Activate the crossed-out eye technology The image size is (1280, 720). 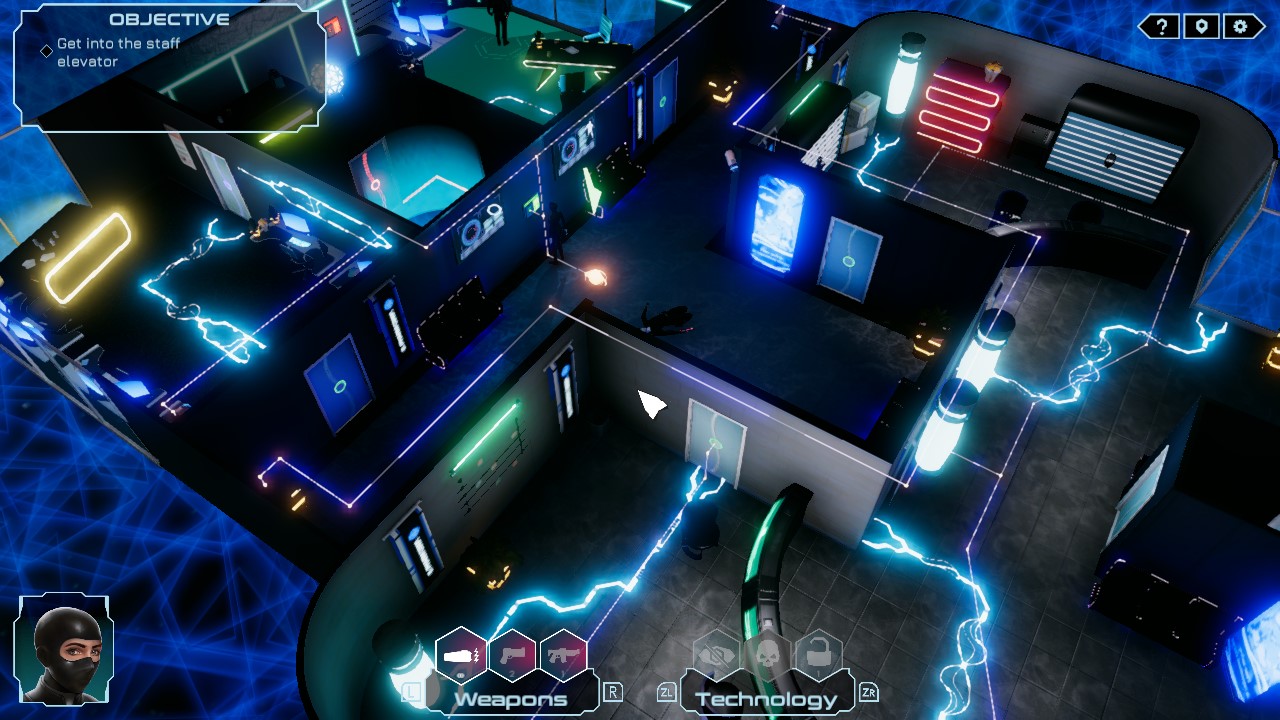pyautogui.click(x=716, y=655)
